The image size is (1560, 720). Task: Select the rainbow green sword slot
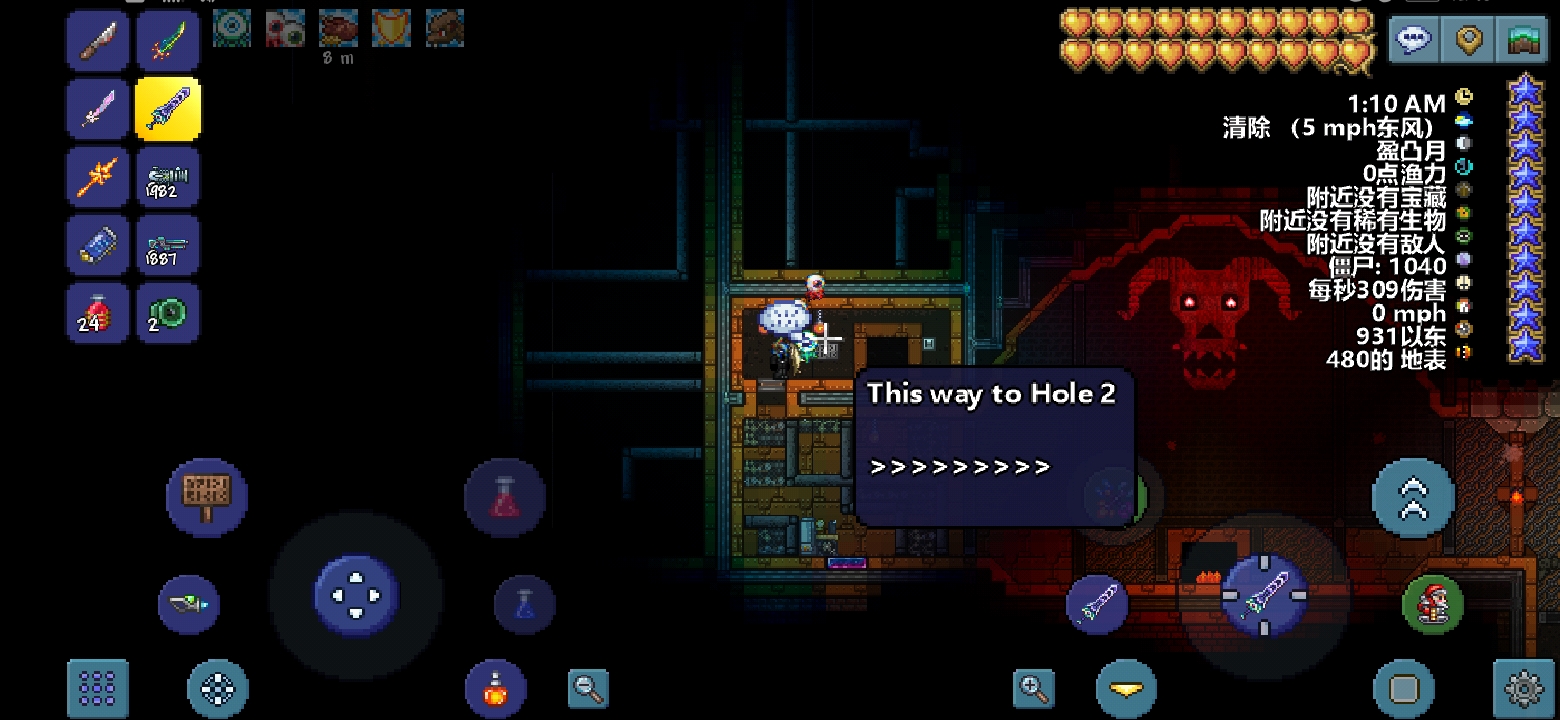(167, 41)
